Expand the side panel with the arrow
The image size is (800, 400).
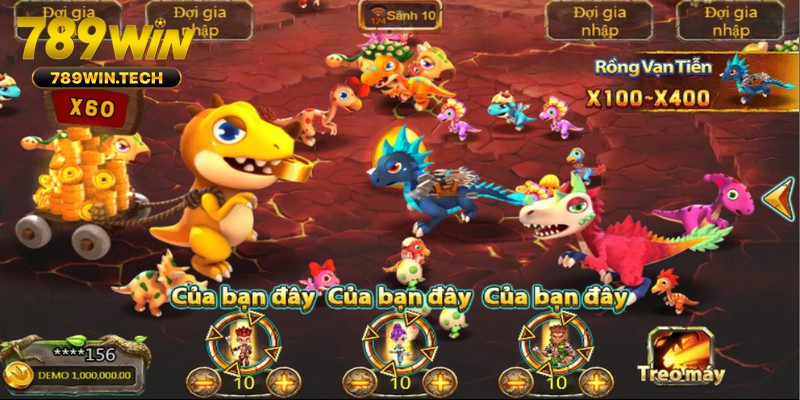[x=778, y=198]
